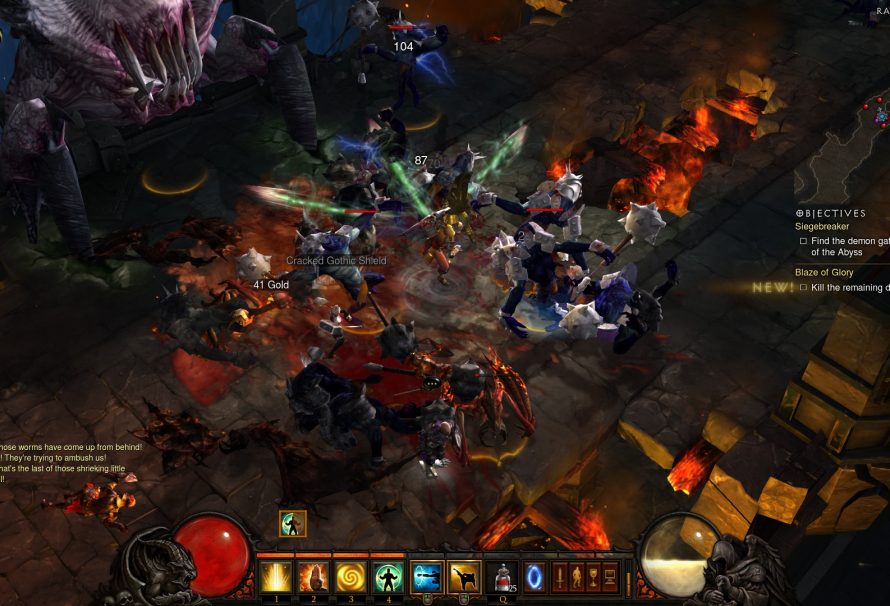Use the fiery fist skill in slot 2

[x=312, y=578]
